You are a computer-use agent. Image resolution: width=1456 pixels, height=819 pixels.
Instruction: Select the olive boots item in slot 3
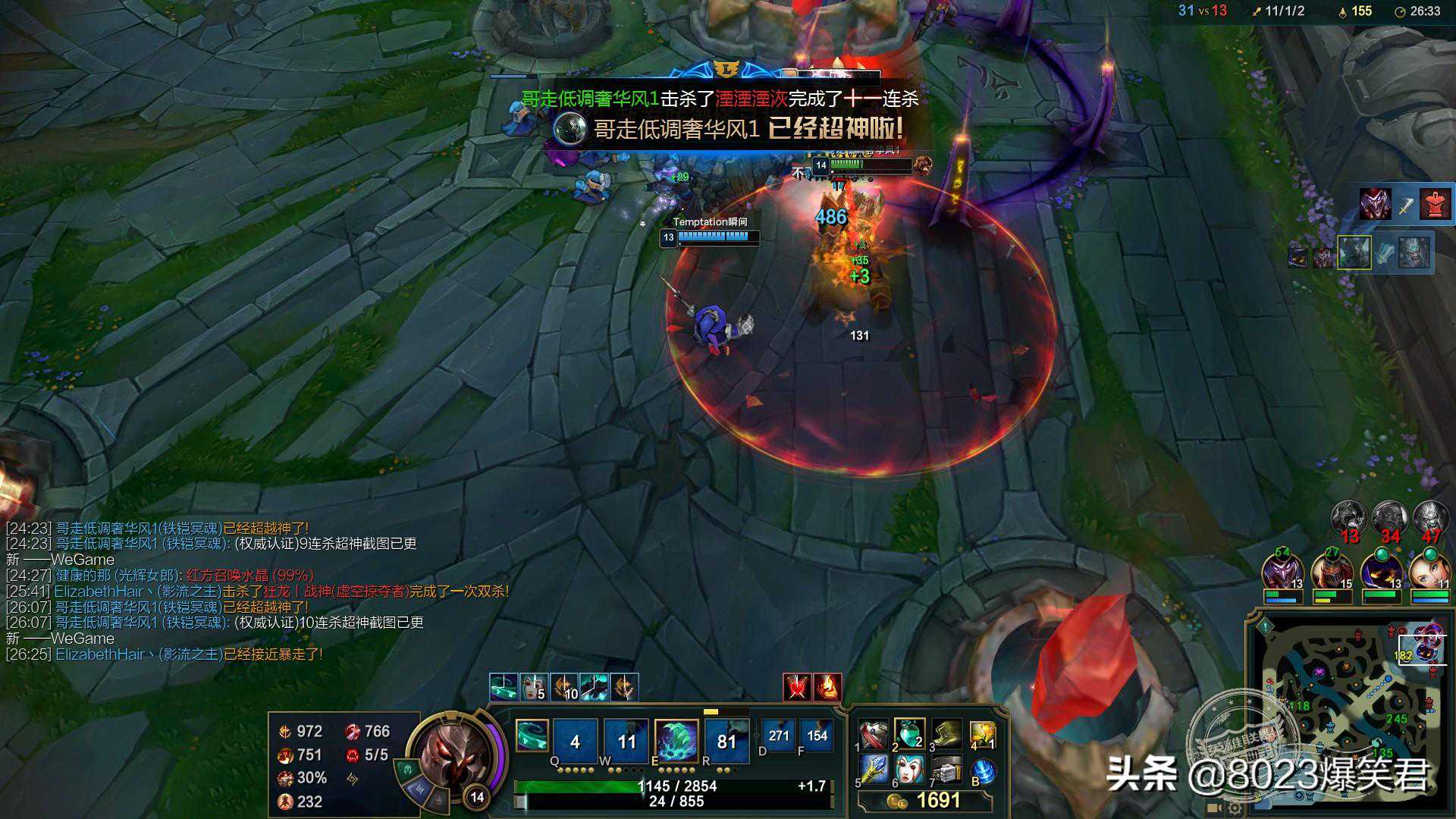[946, 734]
